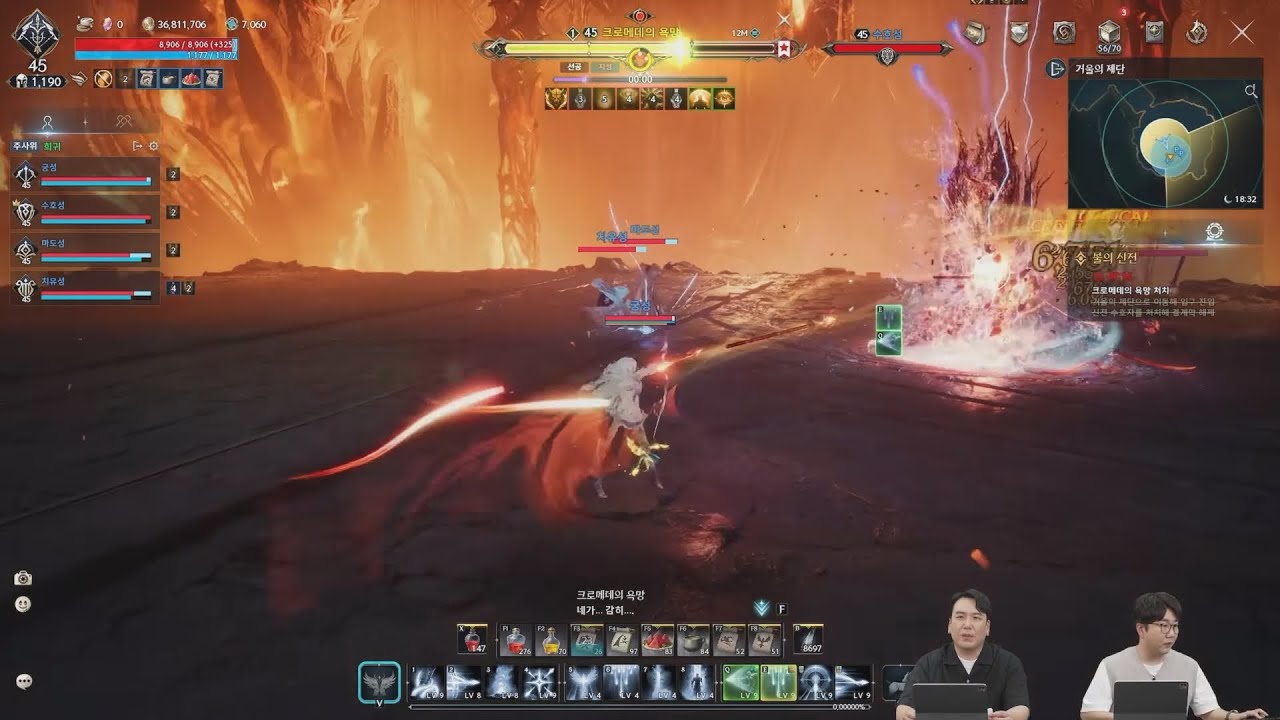This screenshot has height=720, width=1280.
Task: Open the 거울의 제단 minimap
Action: click(x=1165, y=142)
